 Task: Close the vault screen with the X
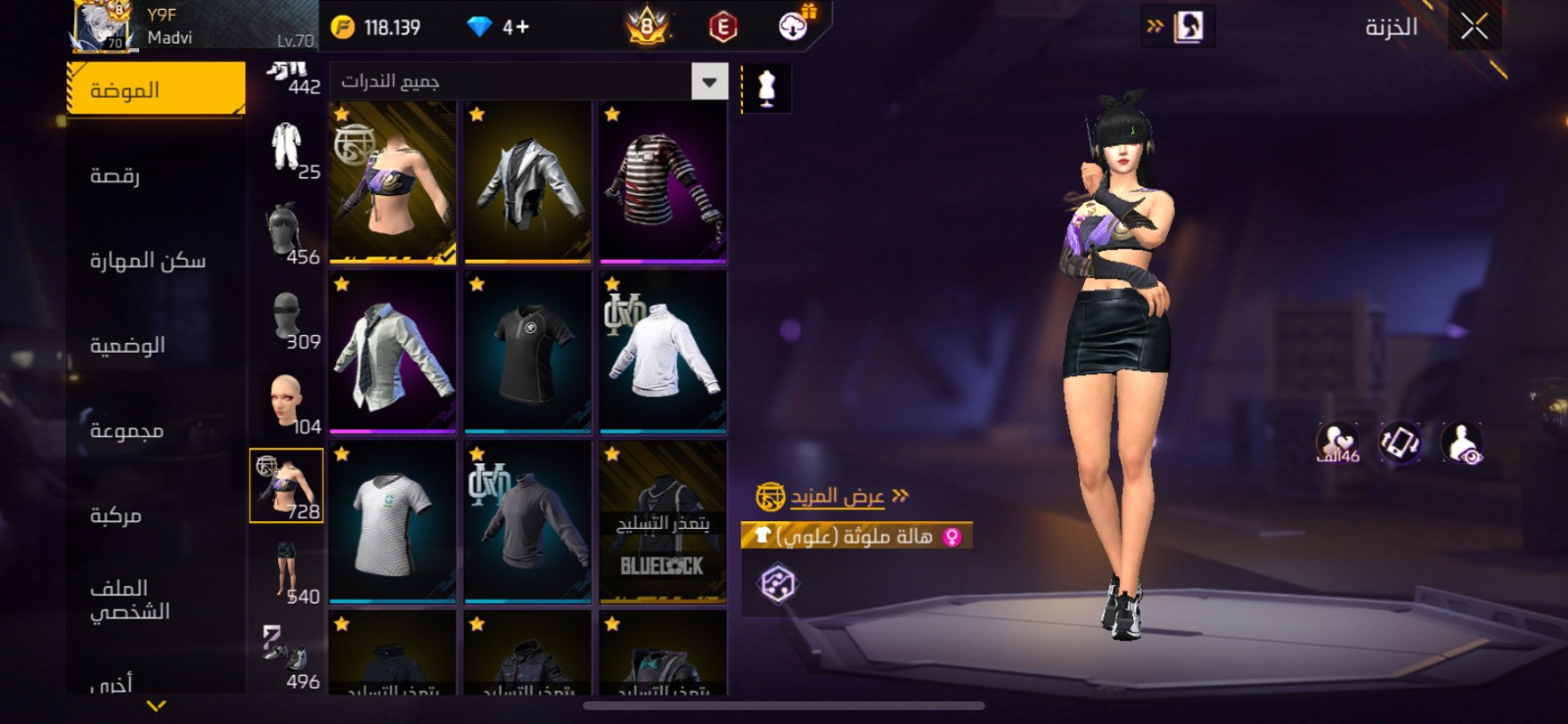click(1473, 27)
